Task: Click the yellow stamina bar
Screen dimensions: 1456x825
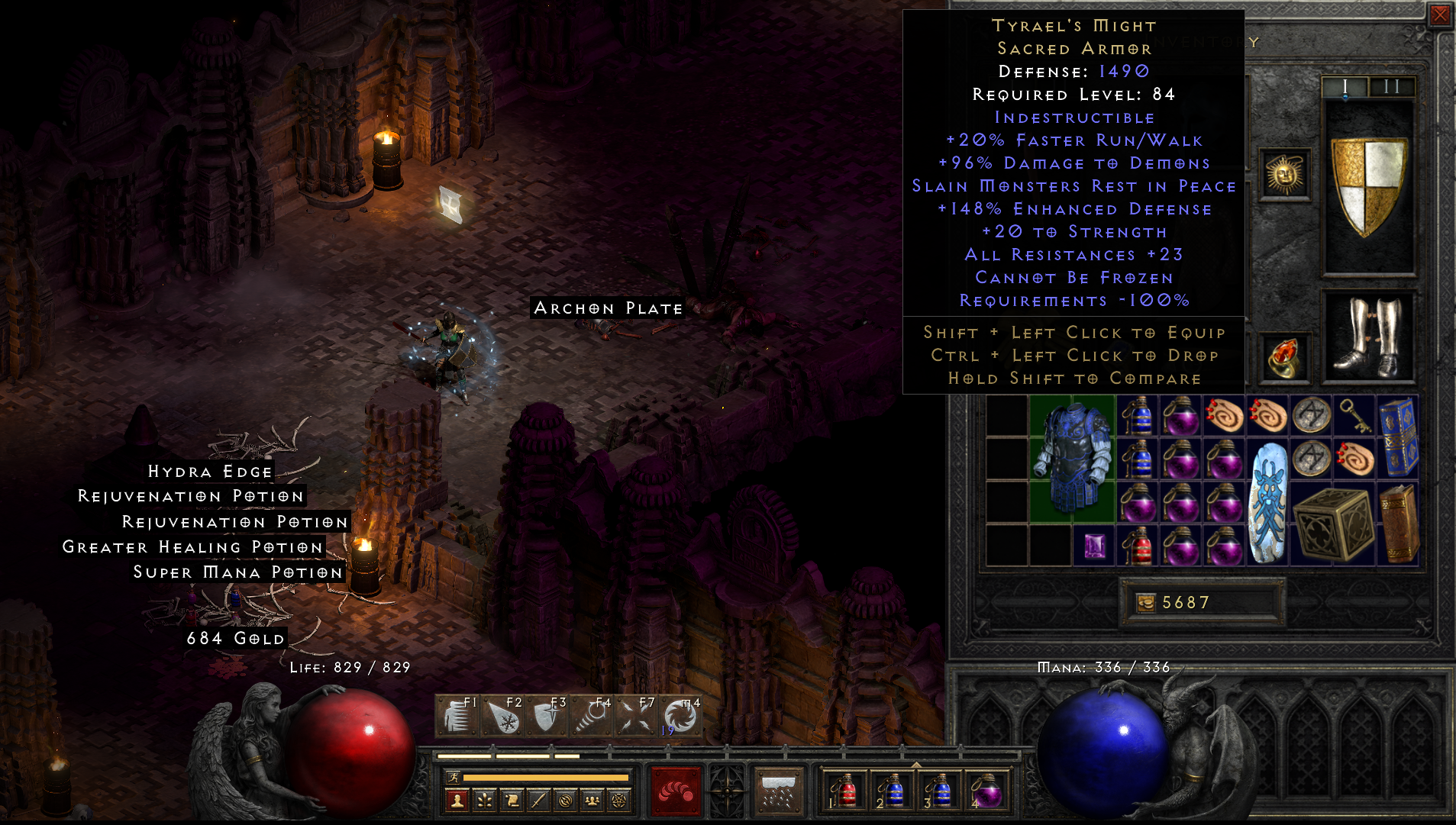Action: (x=545, y=778)
